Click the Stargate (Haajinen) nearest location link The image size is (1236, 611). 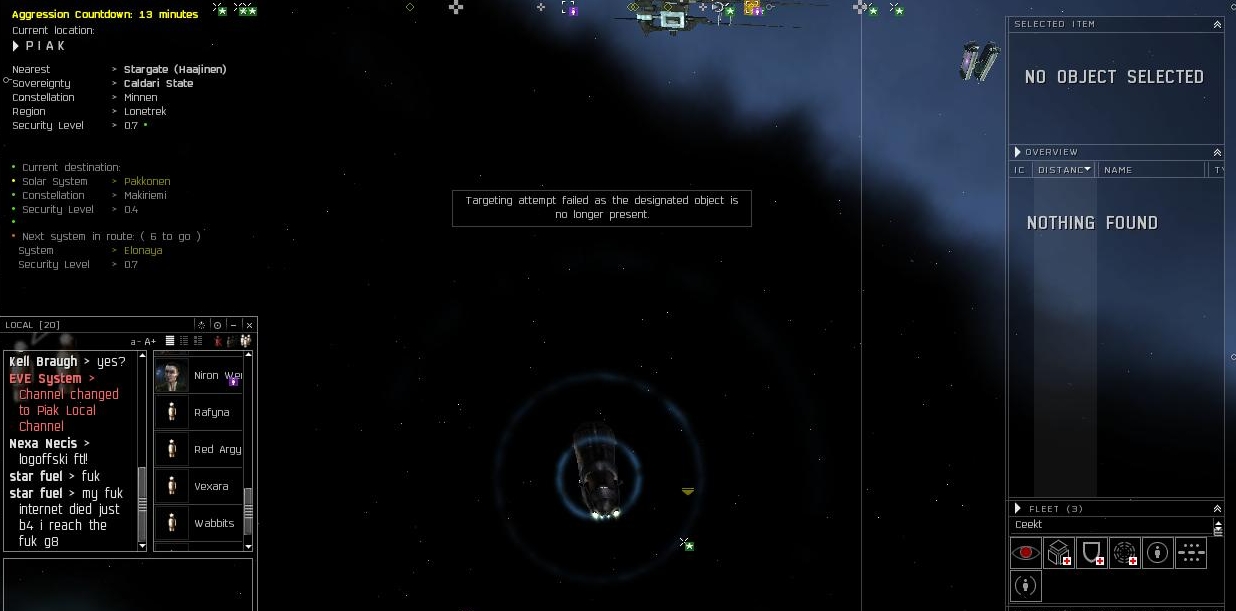tap(175, 70)
